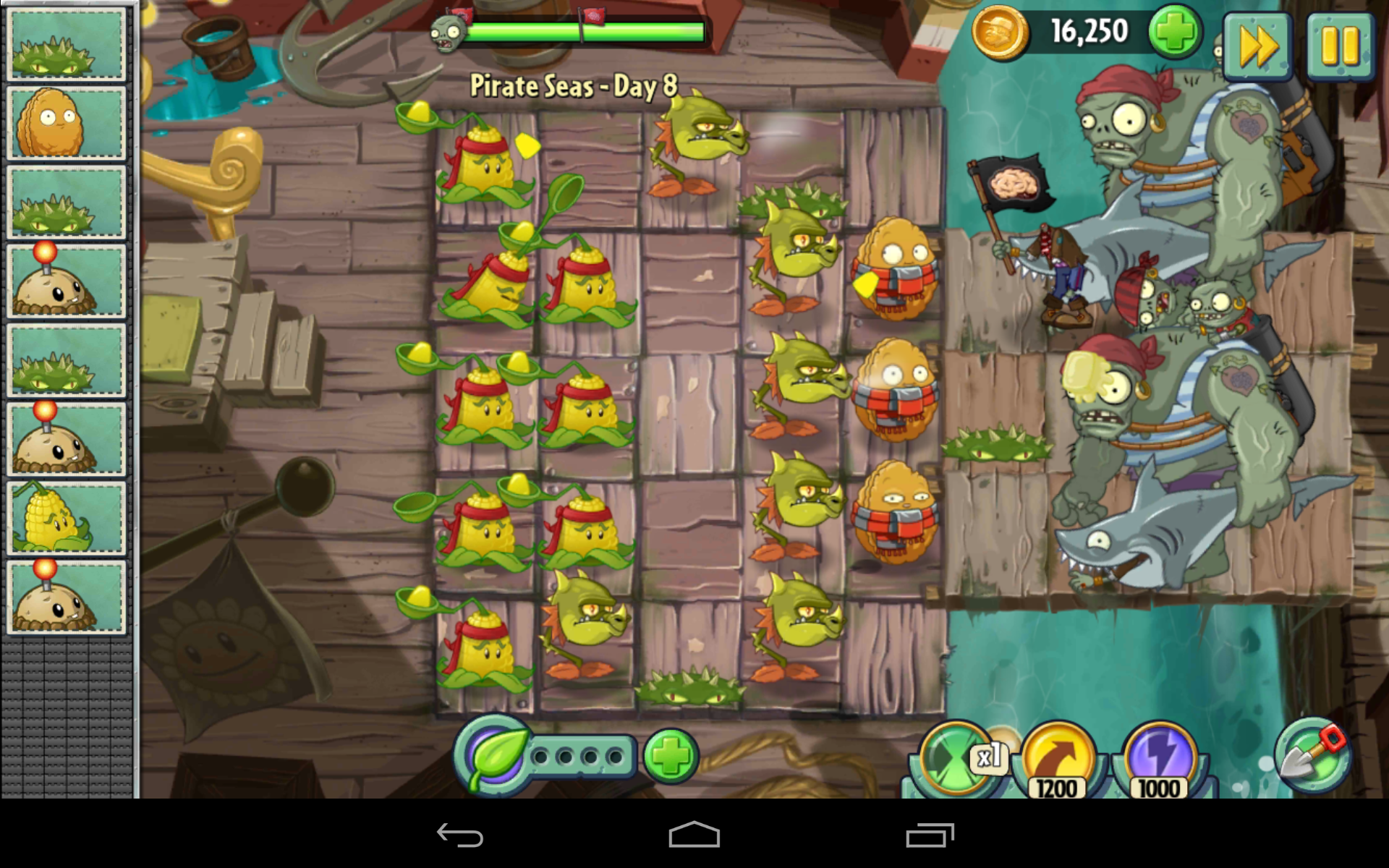Tap the green plus next to sun meter

[673, 754]
